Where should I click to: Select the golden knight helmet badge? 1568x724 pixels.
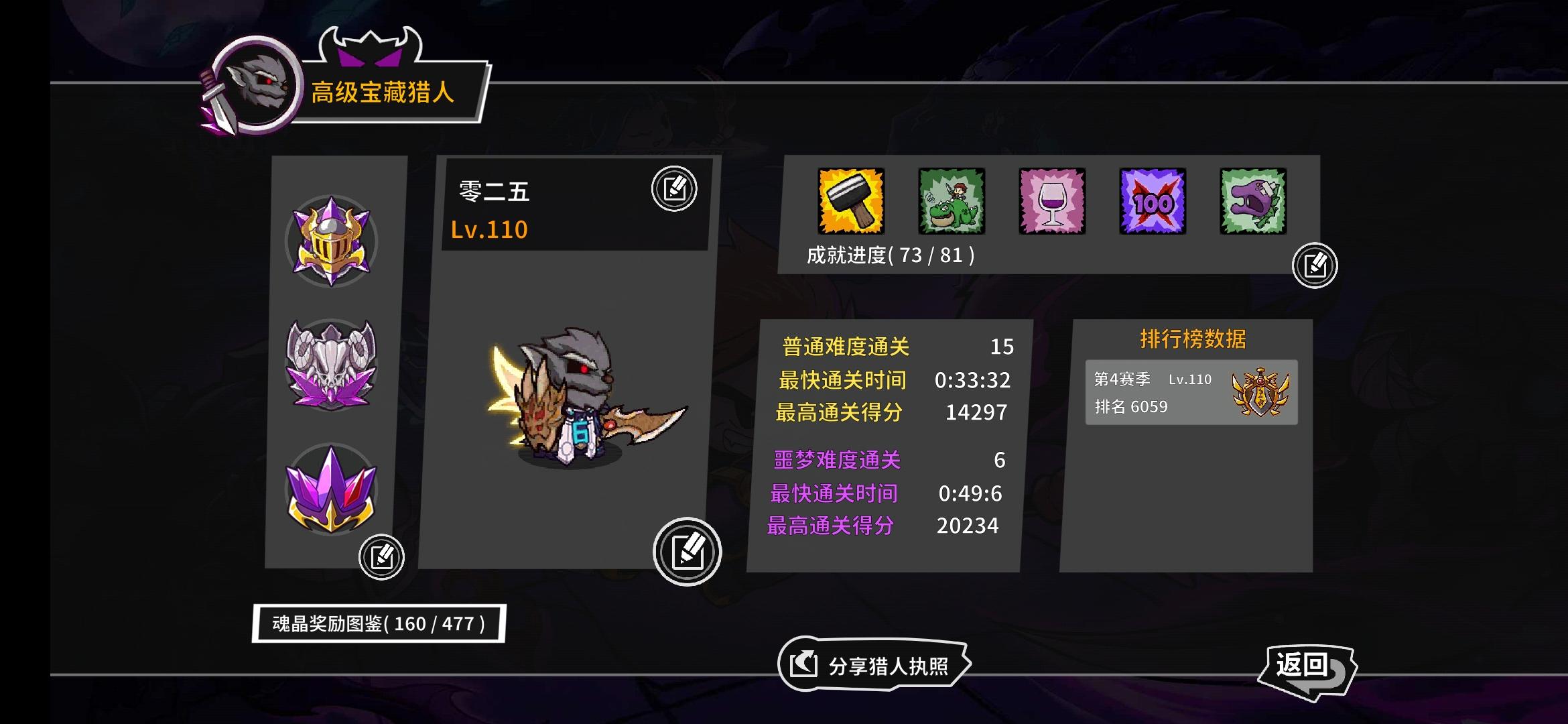(x=333, y=243)
